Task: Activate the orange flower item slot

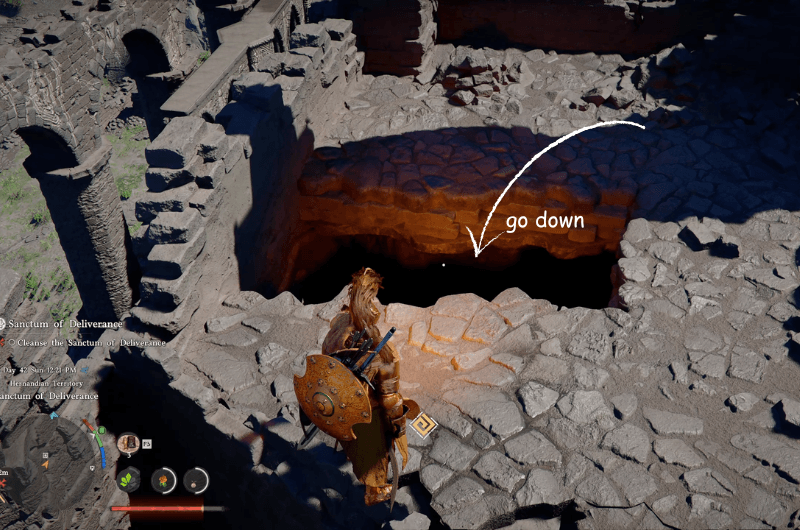Action: [162, 480]
